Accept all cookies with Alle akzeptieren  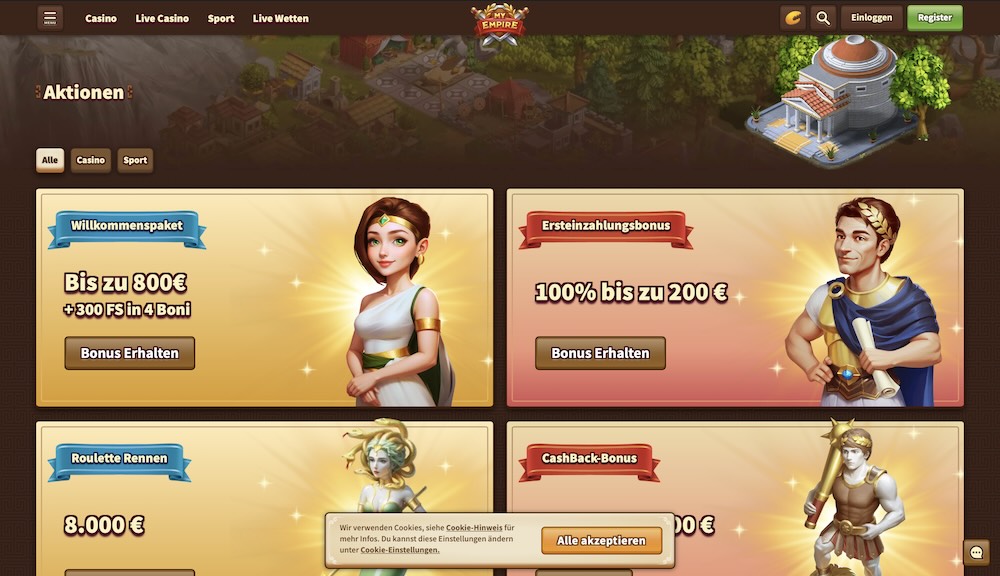602,541
